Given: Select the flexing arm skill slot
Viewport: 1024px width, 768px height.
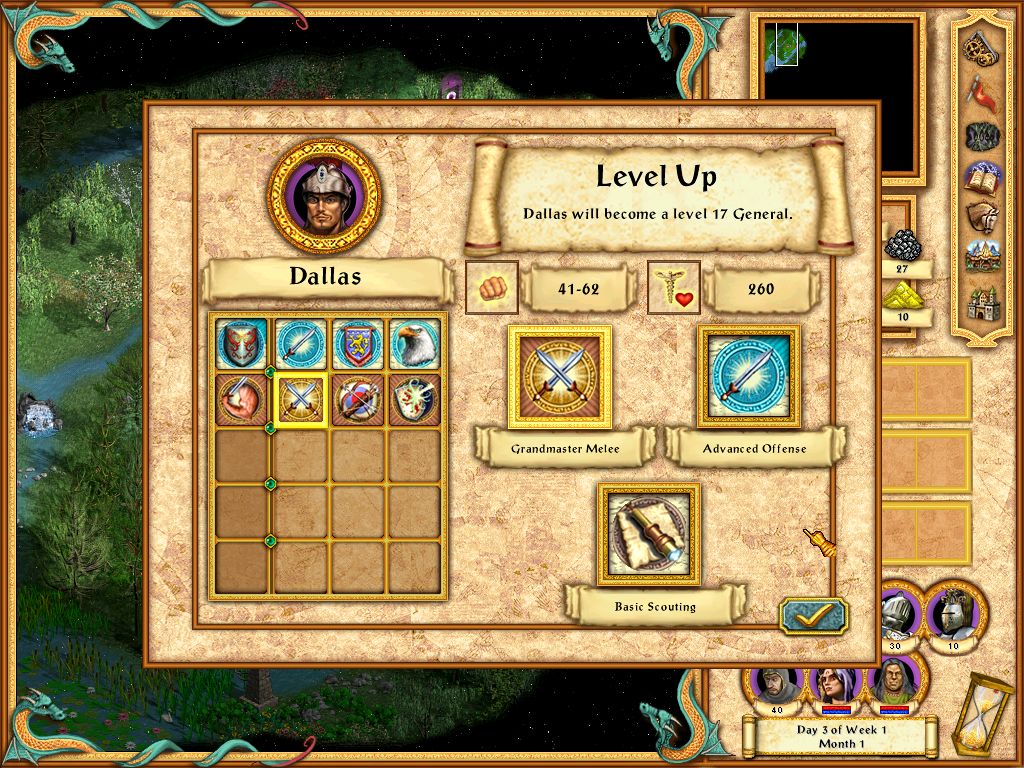Looking at the screenshot, I should tap(242, 400).
